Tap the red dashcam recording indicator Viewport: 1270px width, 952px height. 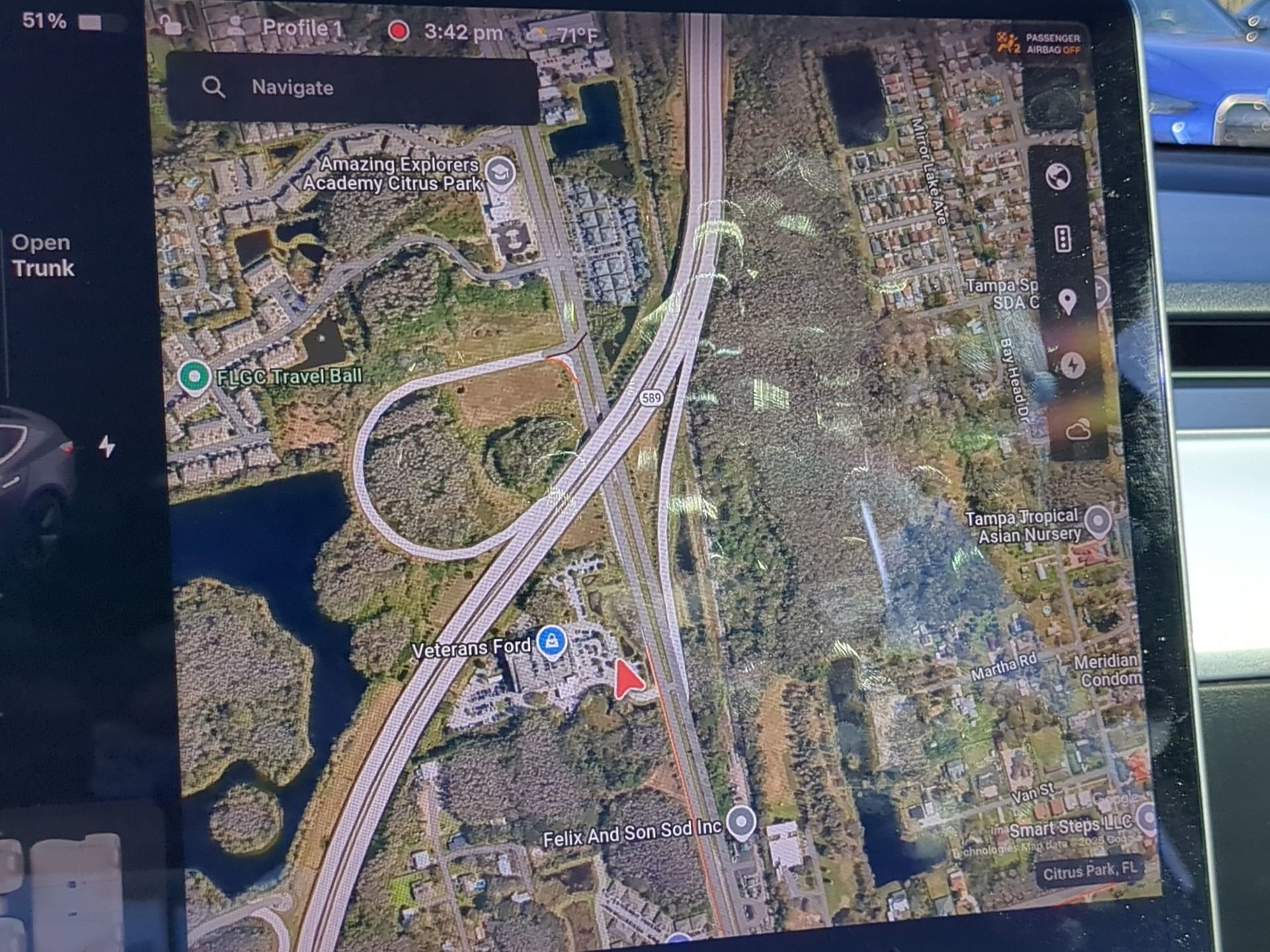click(x=397, y=30)
